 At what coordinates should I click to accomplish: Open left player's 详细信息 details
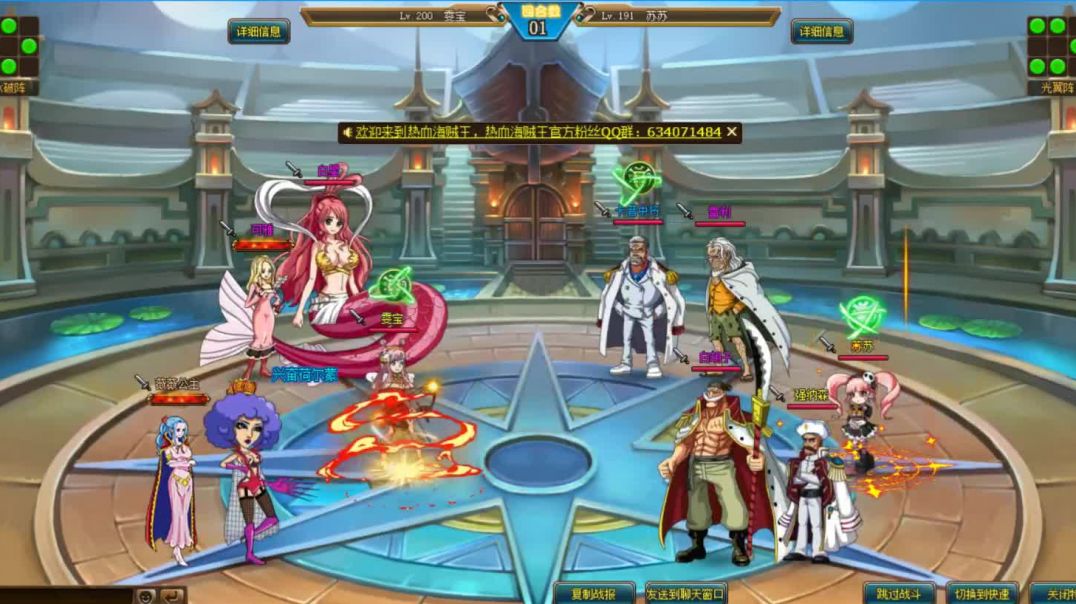point(259,31)
